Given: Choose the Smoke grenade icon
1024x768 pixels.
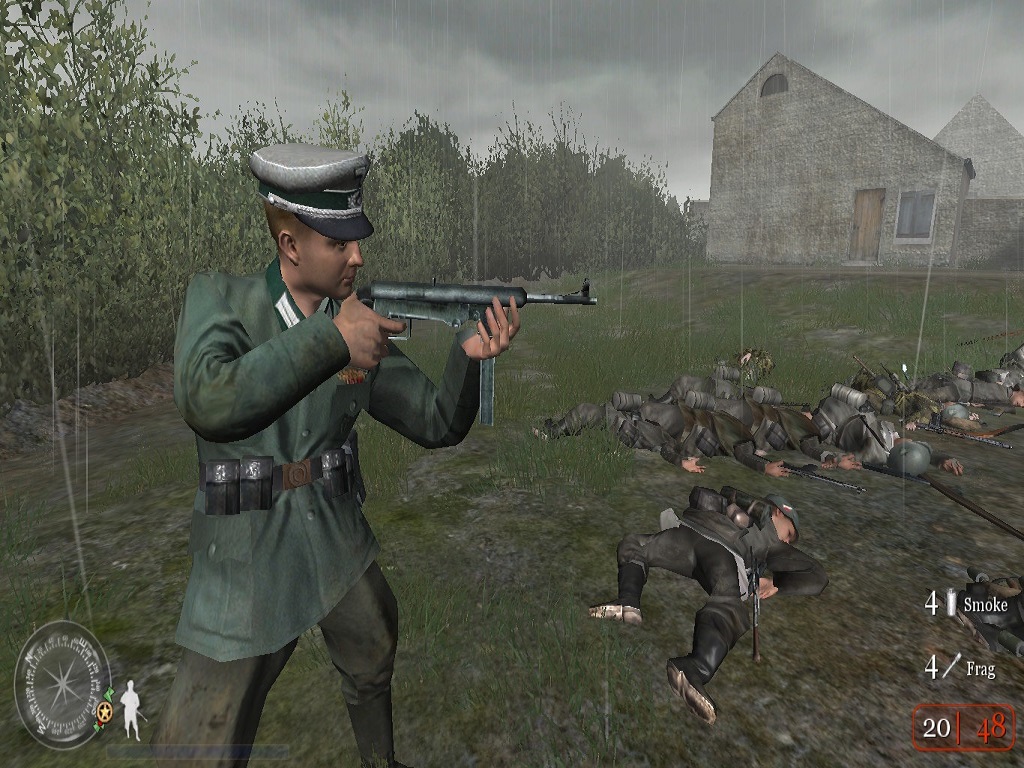Looking at the screenshot, I should pos(952,603).
